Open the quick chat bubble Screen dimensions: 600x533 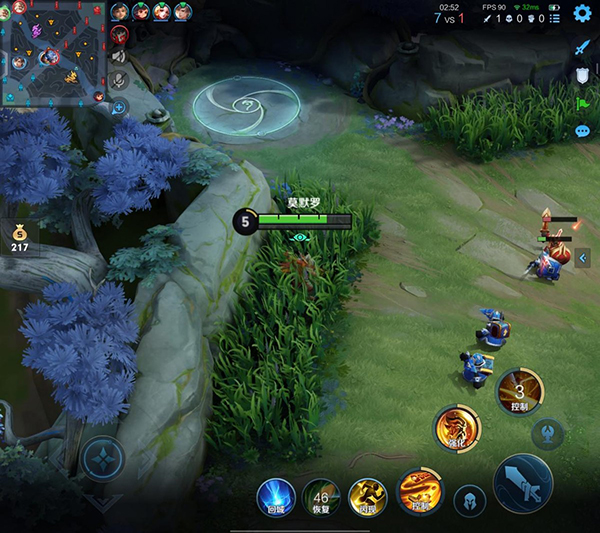(583, 131)
